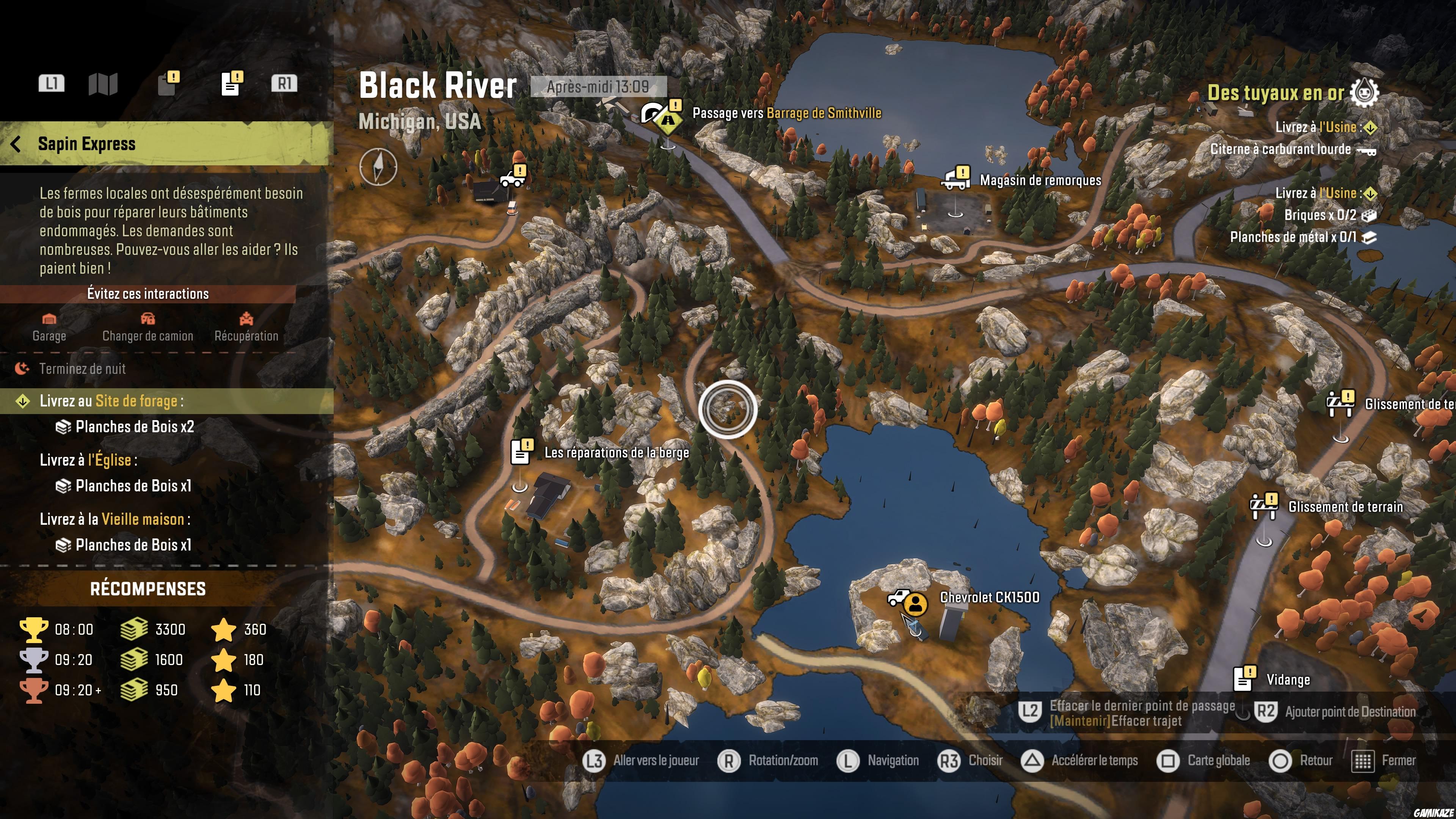Viewport: 1456px width, 819px height.
Task: Click the upper Glissement de terrain marker
Action: pos(1340,403)
